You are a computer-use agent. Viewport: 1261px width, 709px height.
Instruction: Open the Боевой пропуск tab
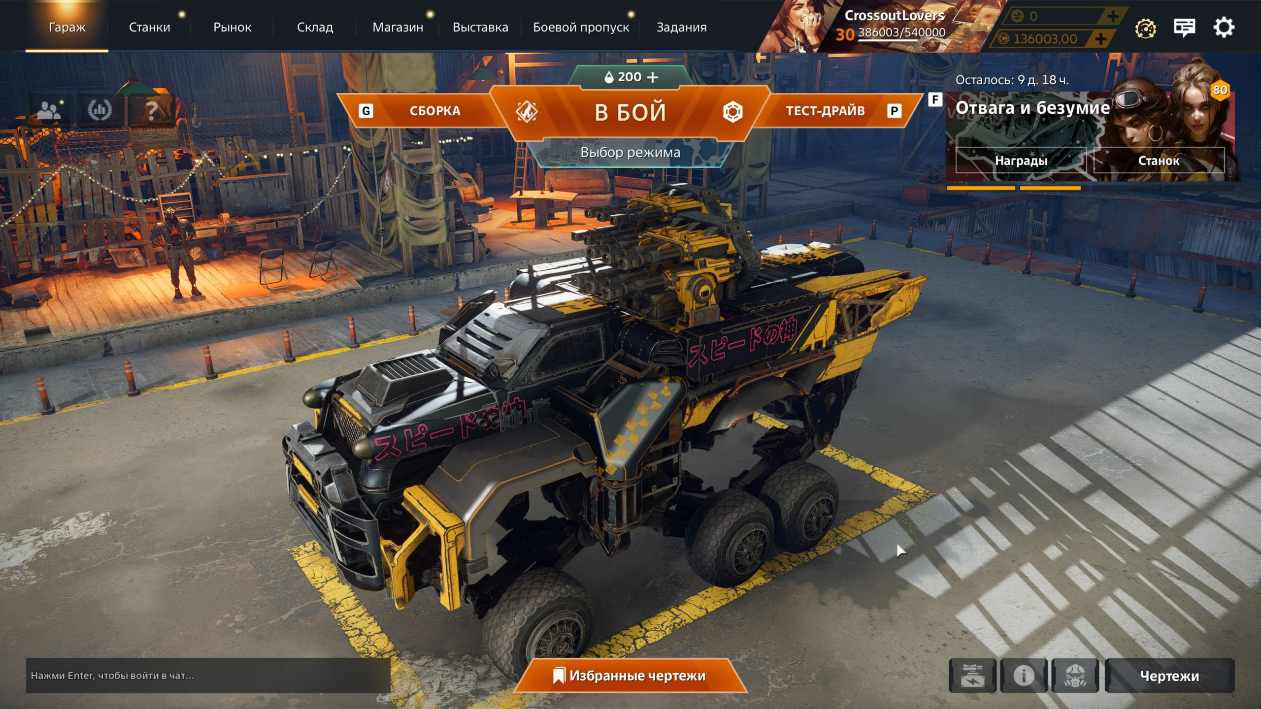581,27
